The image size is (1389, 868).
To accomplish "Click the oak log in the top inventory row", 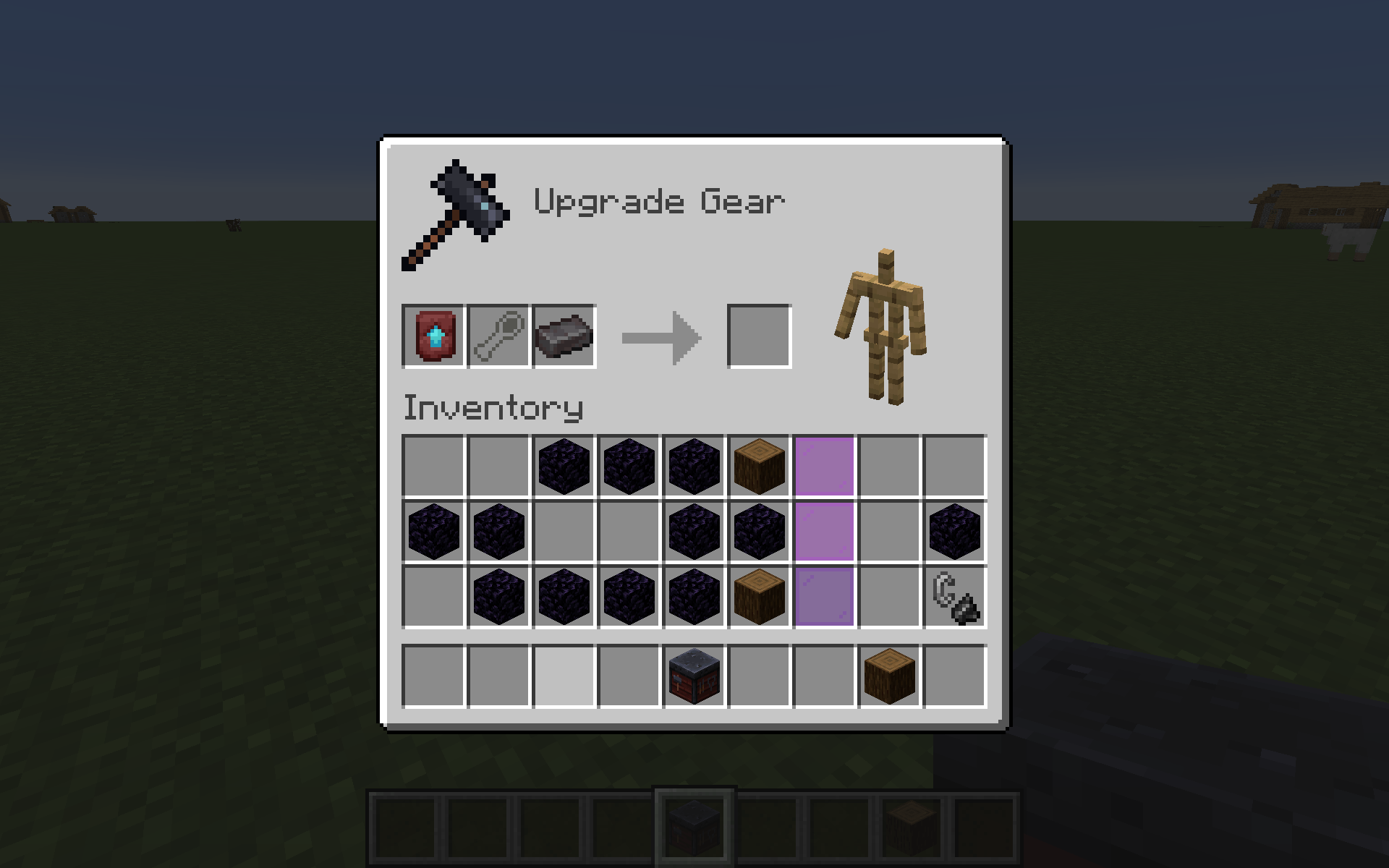I will 758,467.
